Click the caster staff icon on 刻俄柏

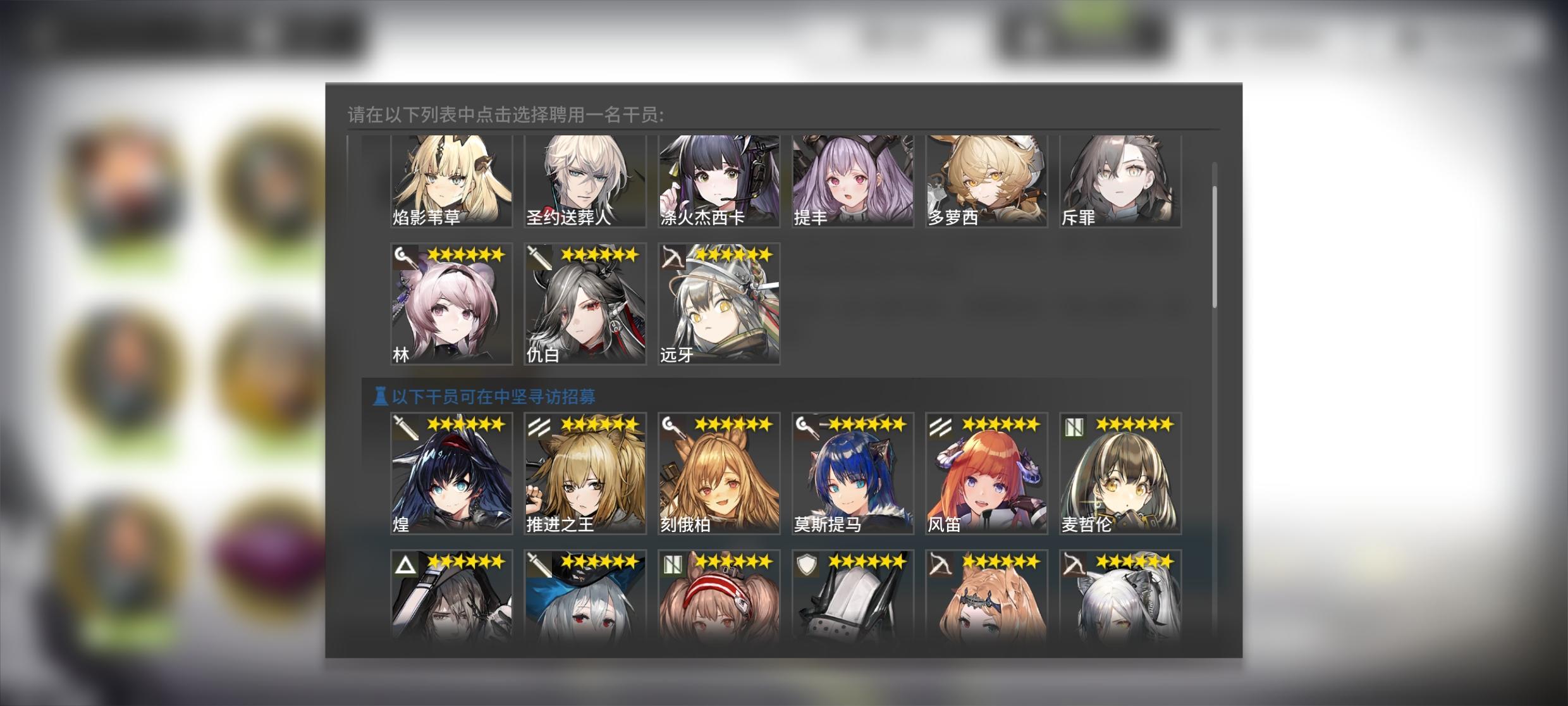(x=670, y=424)
